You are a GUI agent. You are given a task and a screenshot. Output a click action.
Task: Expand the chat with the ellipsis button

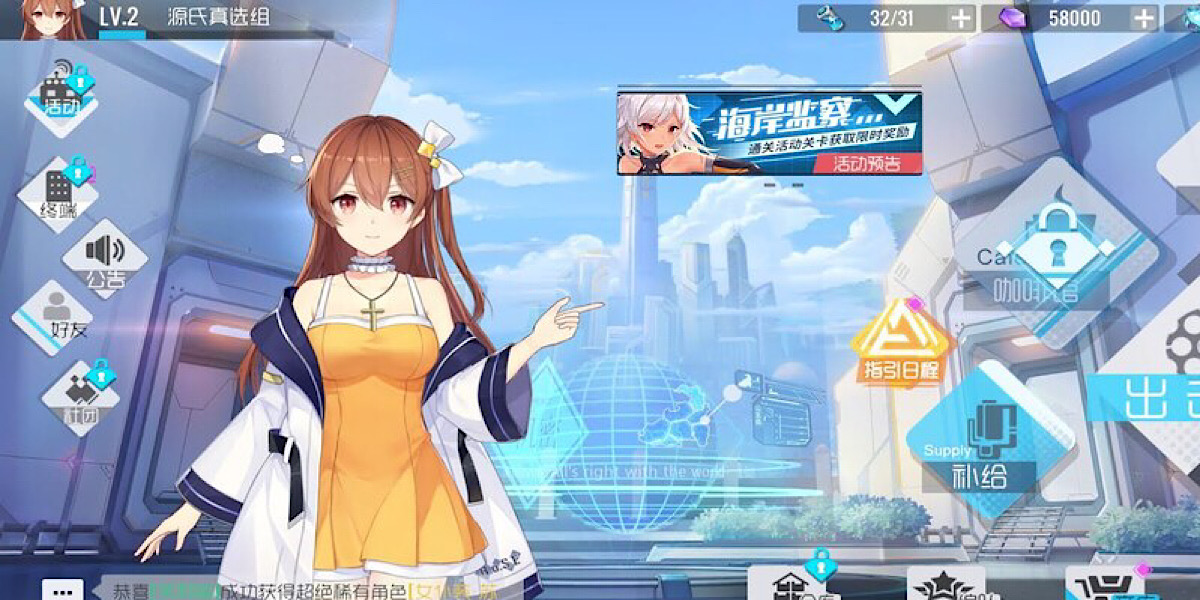69,588
